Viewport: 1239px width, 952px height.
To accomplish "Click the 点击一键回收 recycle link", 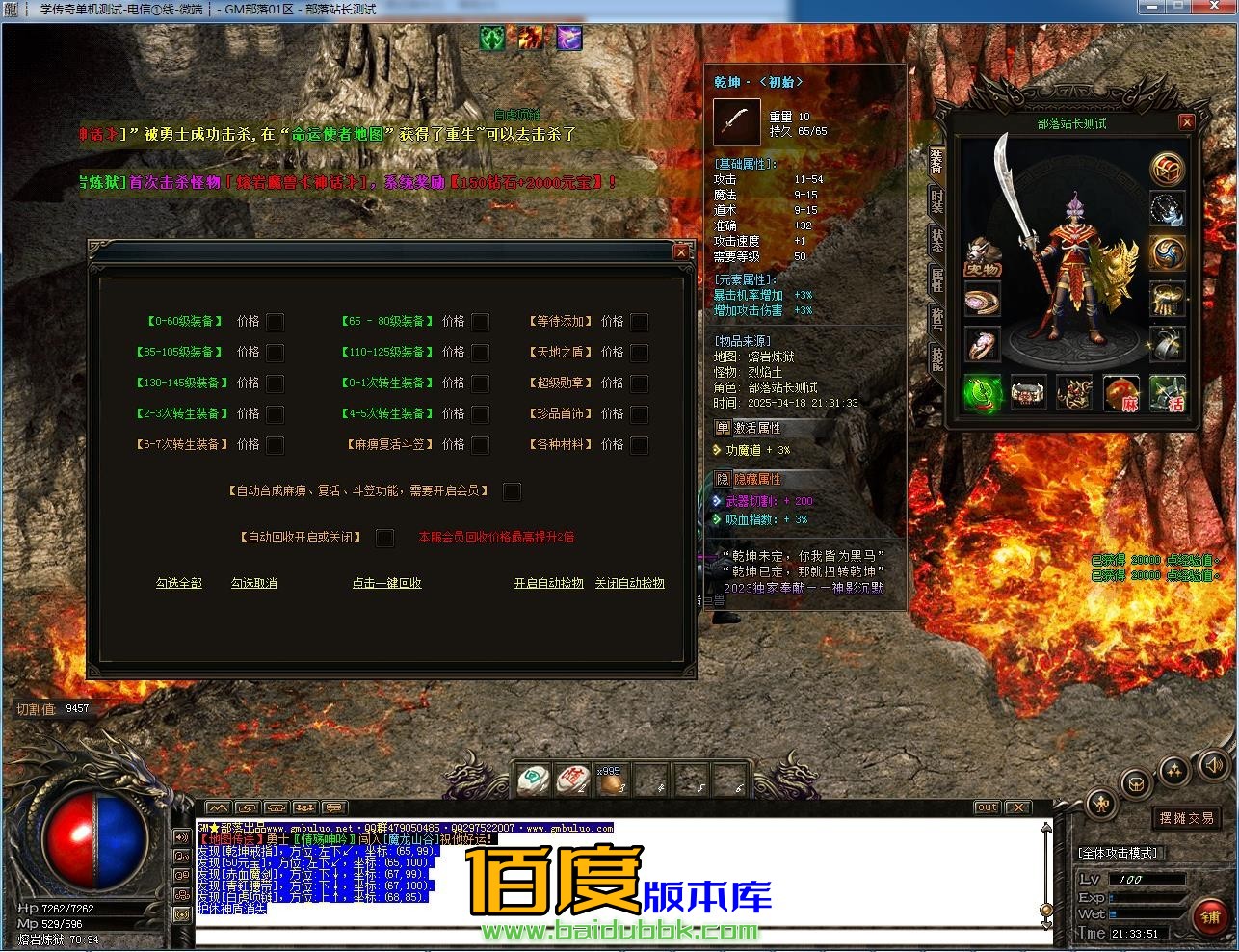I will coord(387,583).
